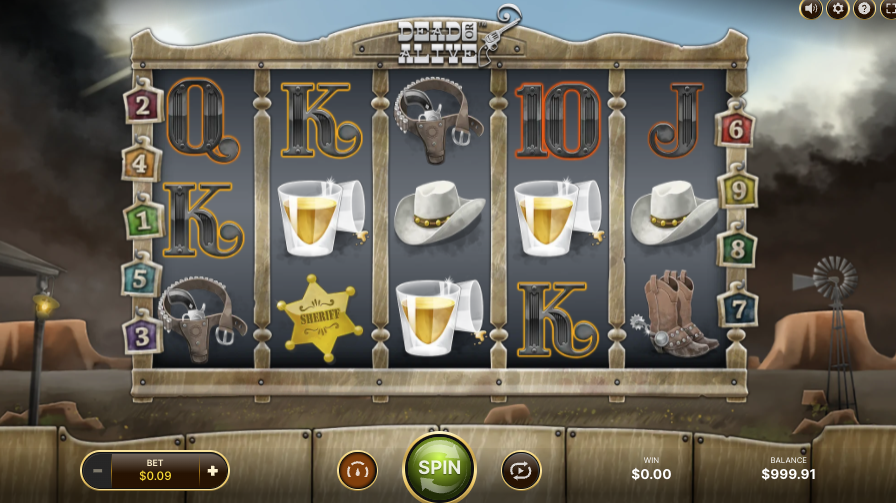Toggle turbo mode with the speedometer button
Viewport: 896px width, 503px height.
coord(357,469)
